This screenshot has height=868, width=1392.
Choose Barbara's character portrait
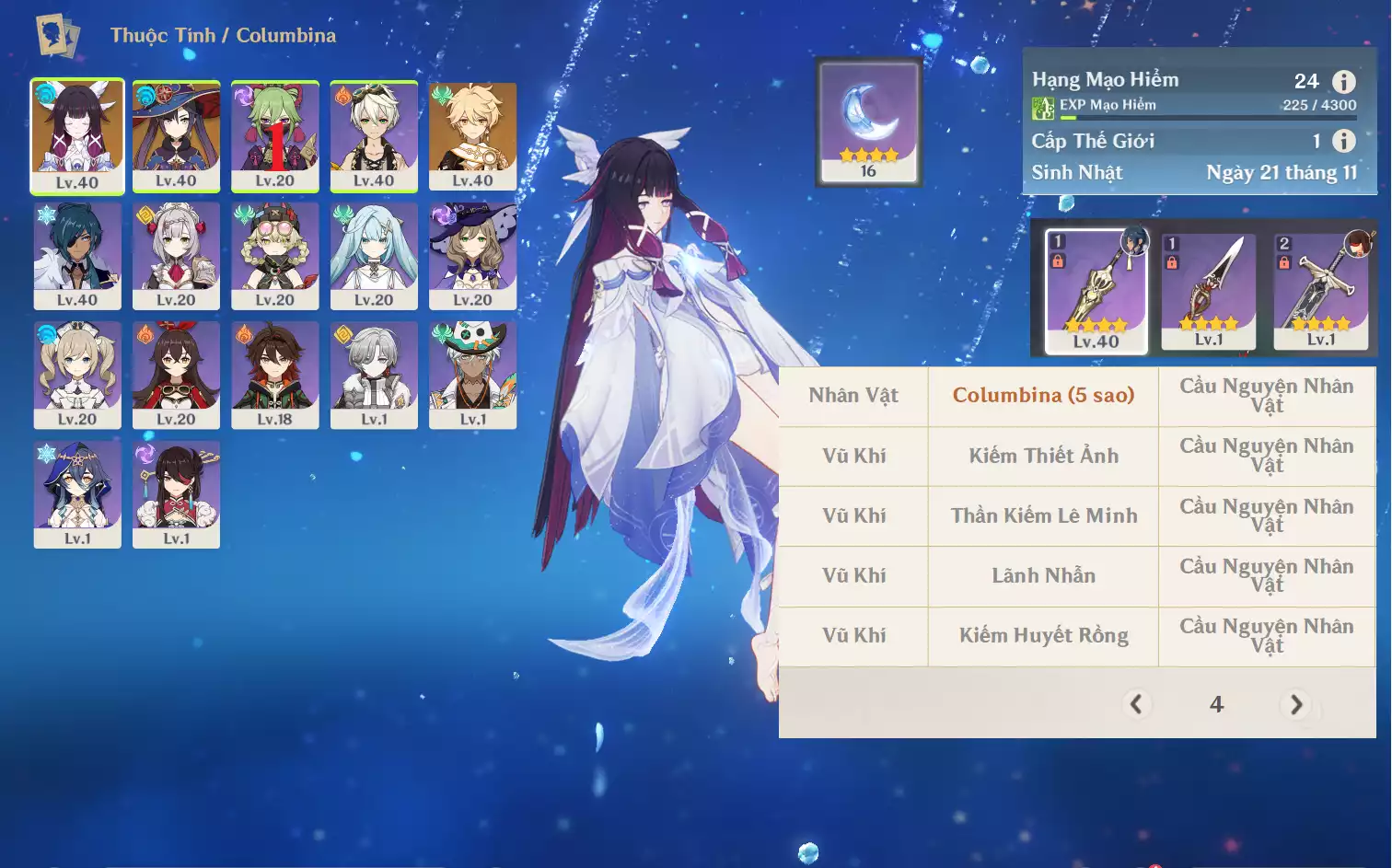click(77, 374)
